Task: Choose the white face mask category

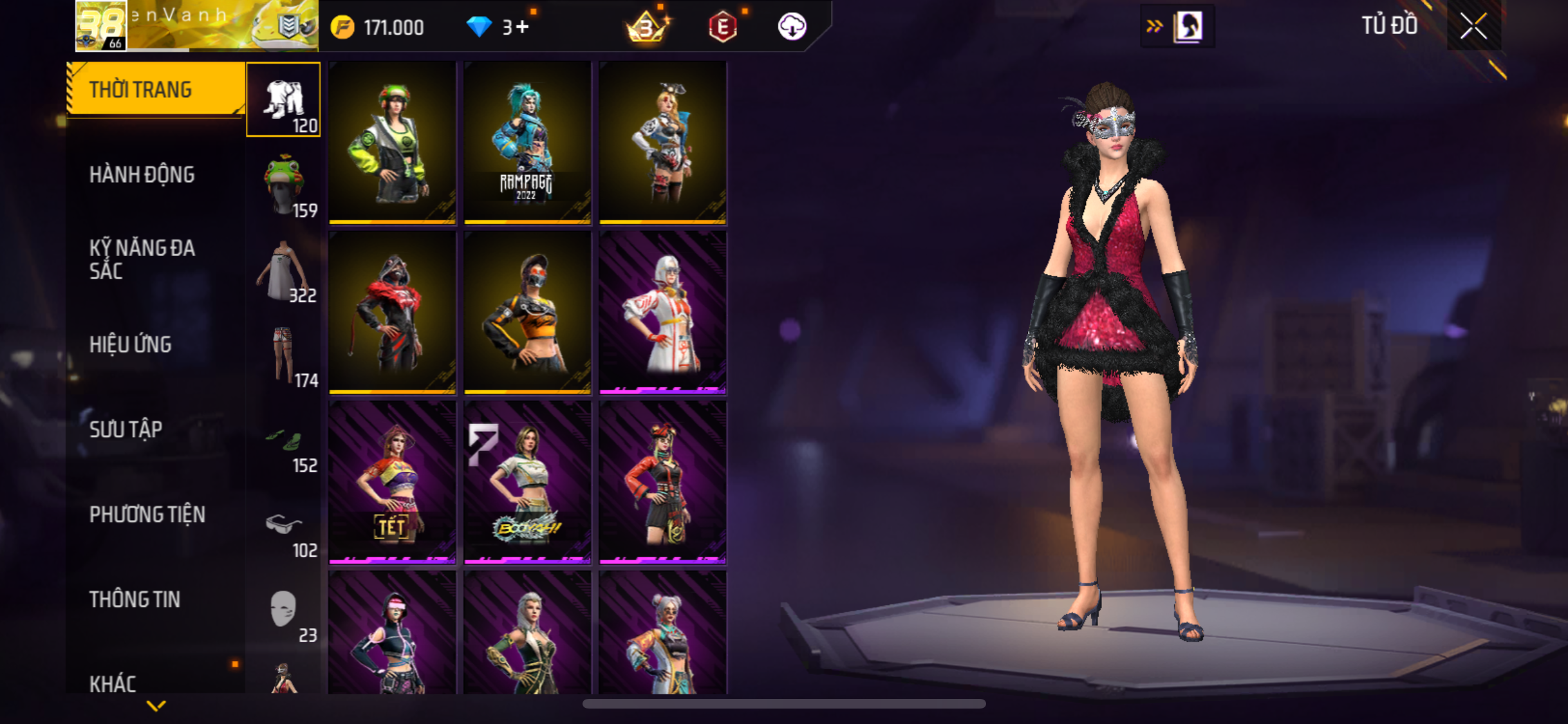Action: 284,610
